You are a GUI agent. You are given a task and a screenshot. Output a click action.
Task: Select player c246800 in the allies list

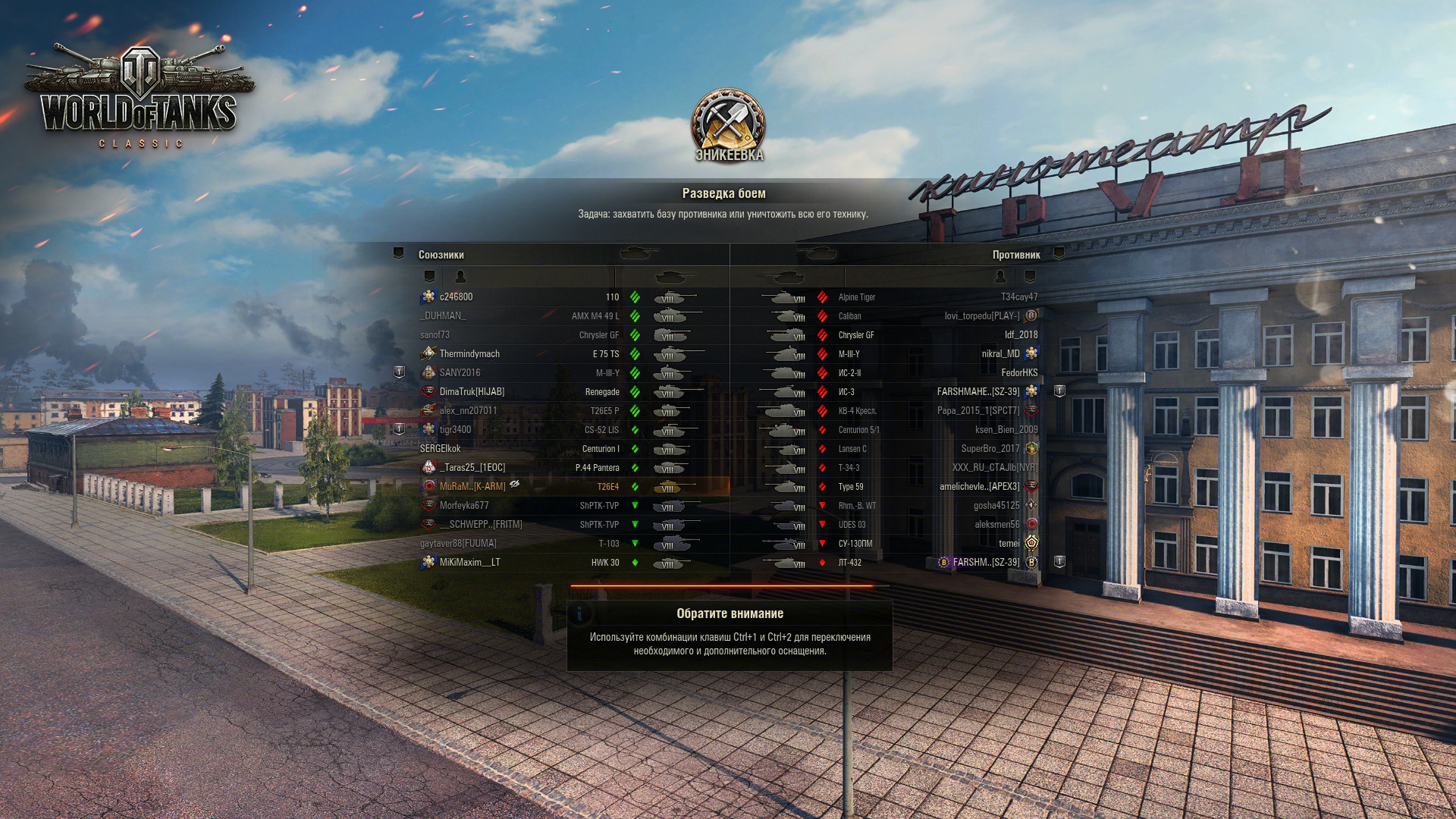click(x=457, y=297)
